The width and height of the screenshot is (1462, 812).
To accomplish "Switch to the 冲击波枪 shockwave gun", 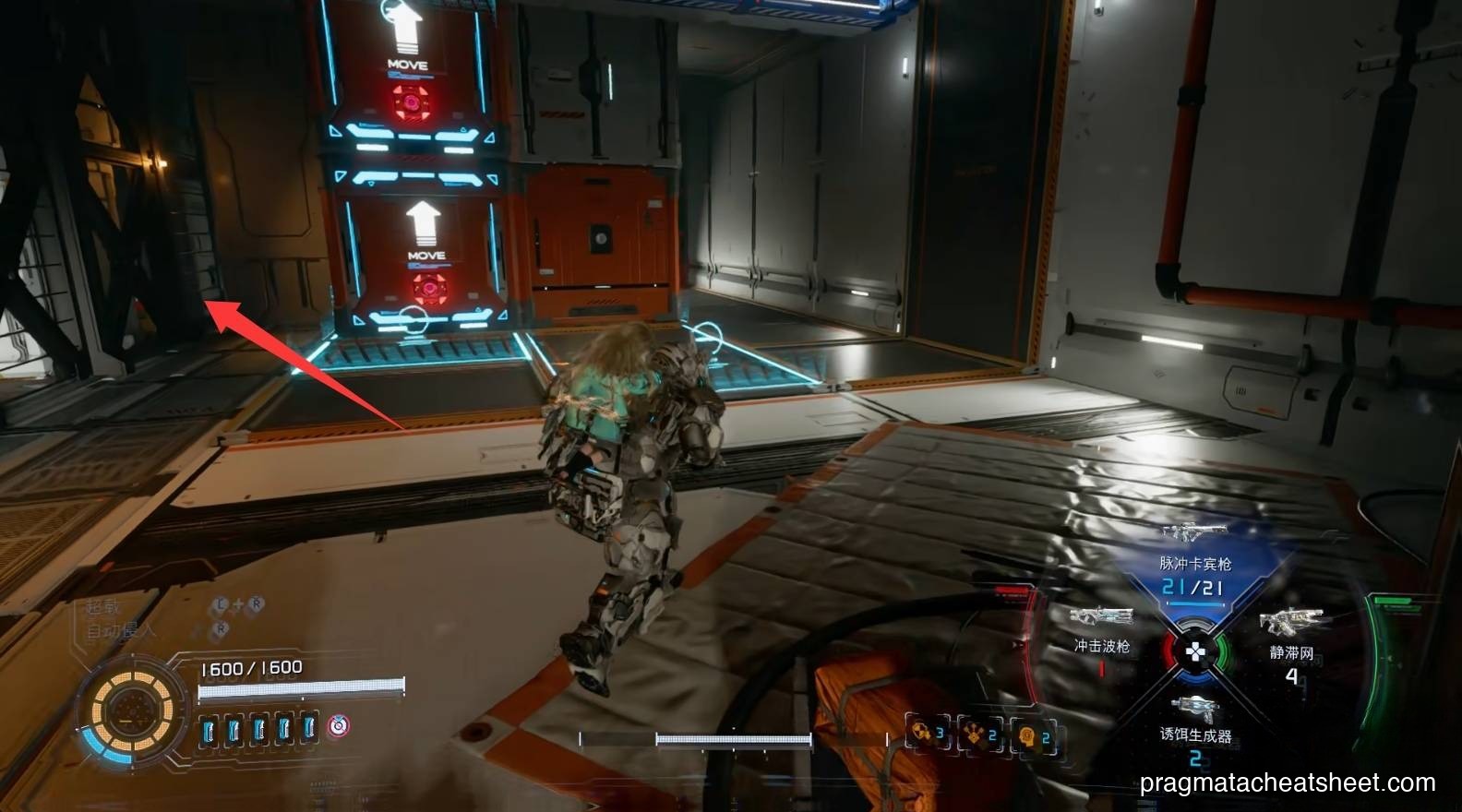I will point(1100,617).
